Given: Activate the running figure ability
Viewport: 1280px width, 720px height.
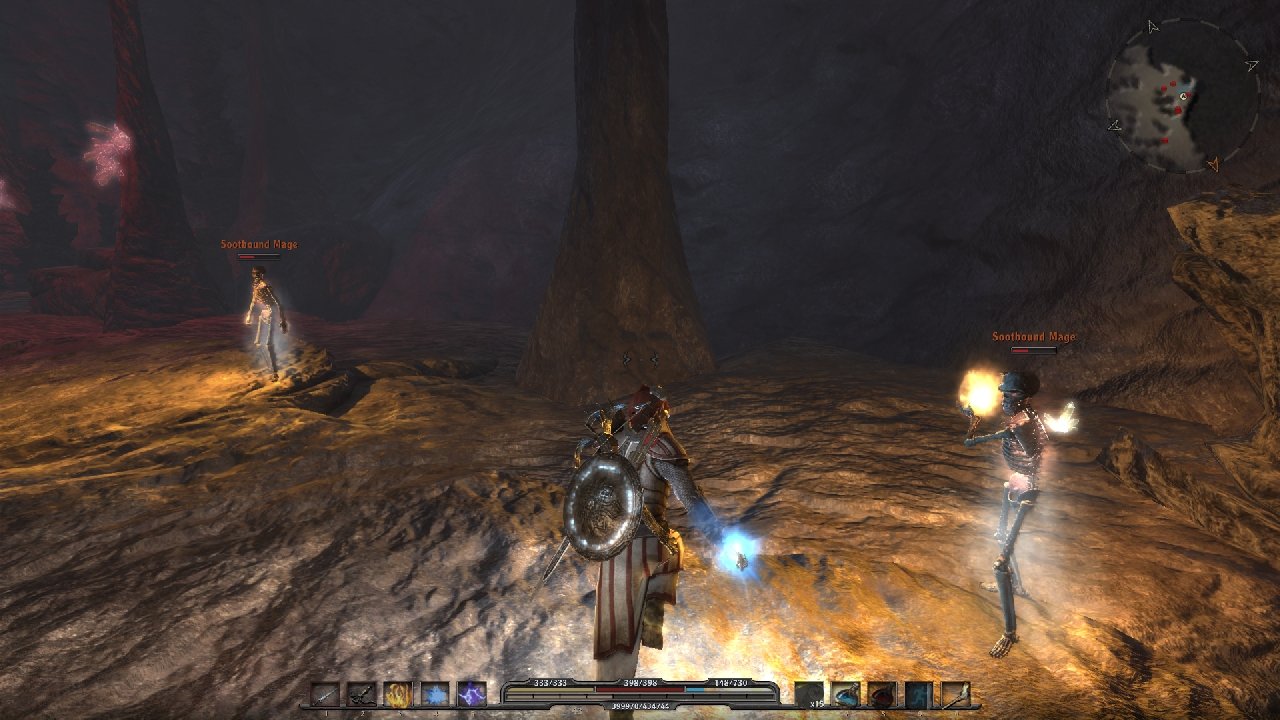Looking at the screenshot, I should tap(919, 694).
